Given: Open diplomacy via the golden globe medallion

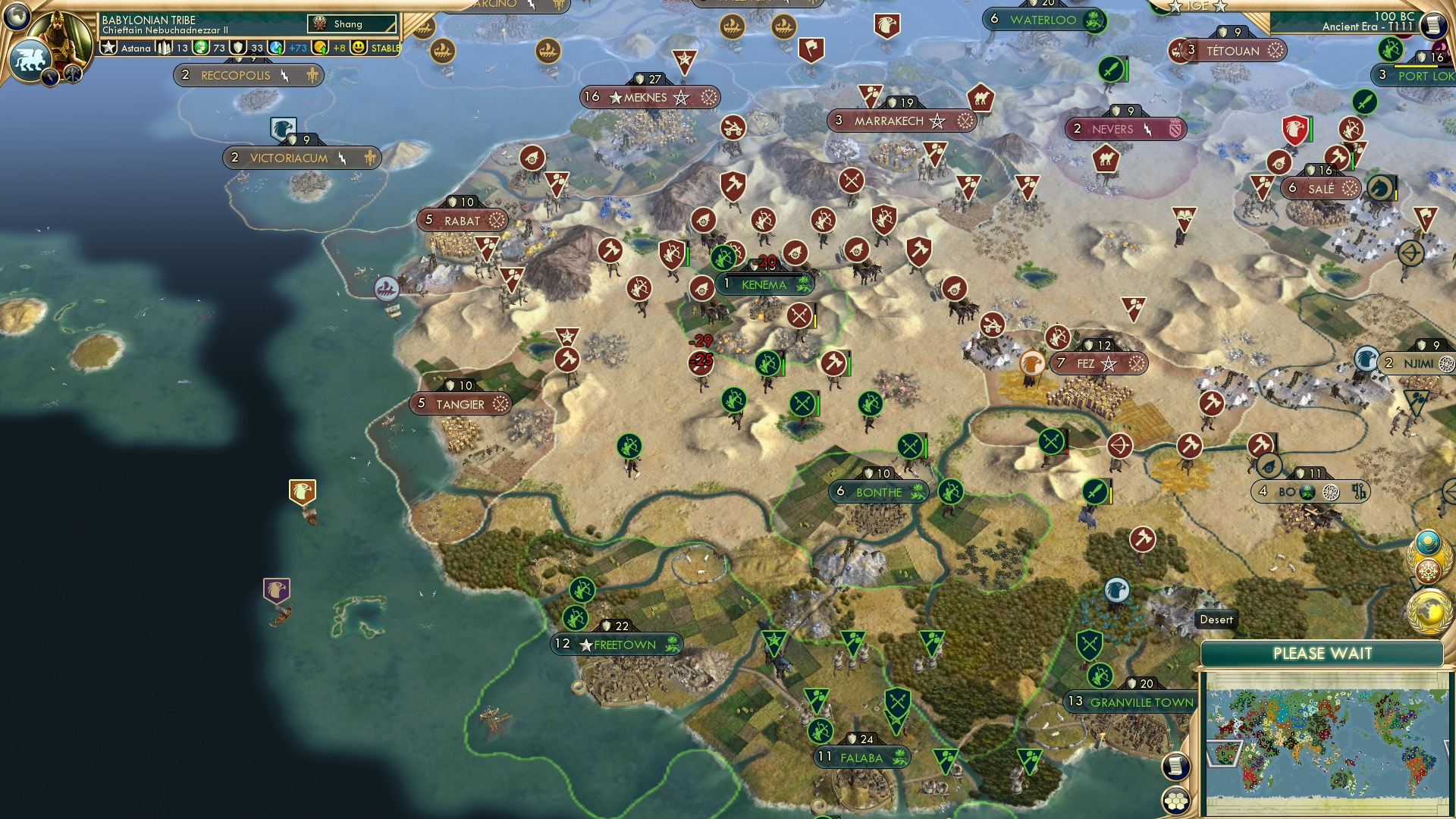Looking at the screenshot, I should [1428, 611].
